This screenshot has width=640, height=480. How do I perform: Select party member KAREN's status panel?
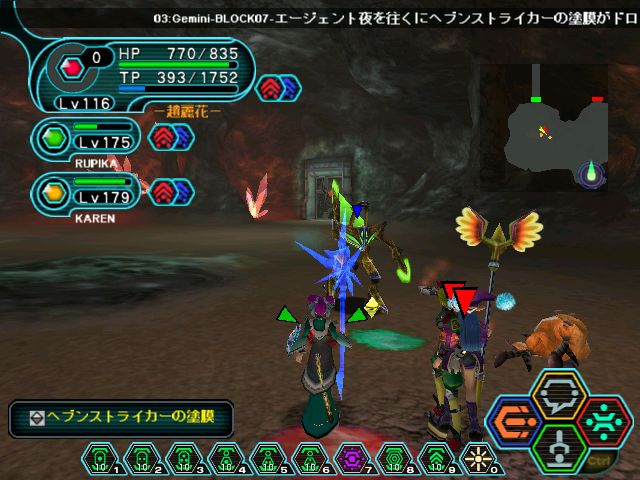tap(90, 190)
